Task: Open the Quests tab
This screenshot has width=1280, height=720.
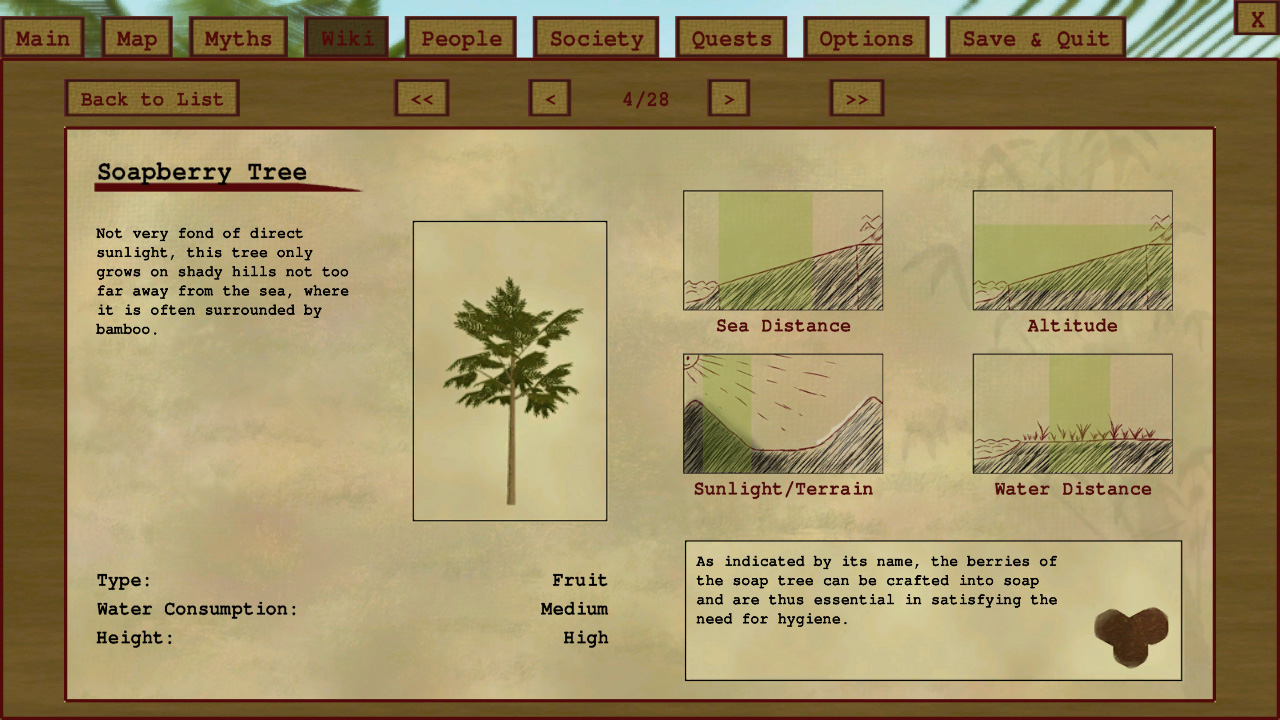Action: tap(732, 39)
